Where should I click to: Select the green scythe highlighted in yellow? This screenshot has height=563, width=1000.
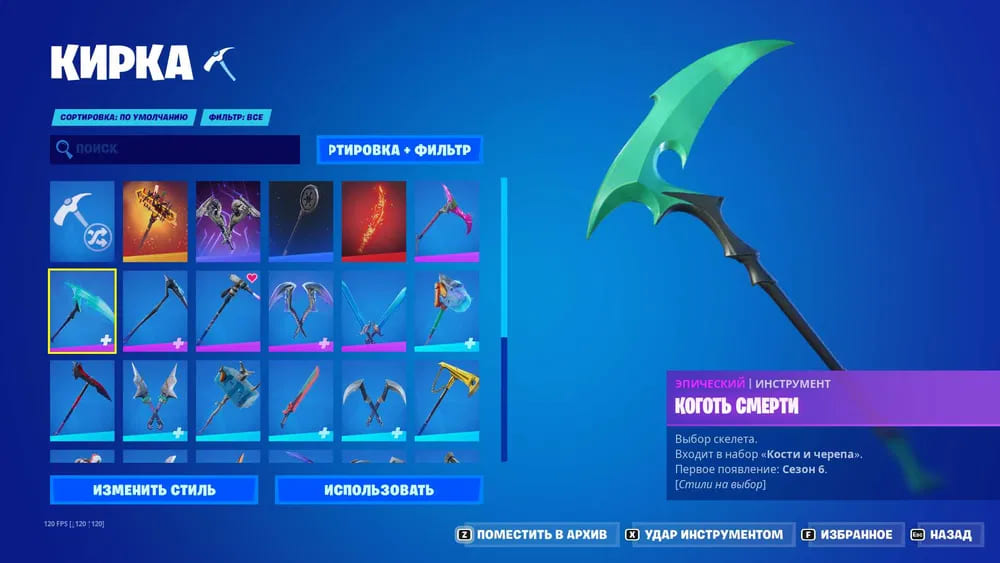82,311
